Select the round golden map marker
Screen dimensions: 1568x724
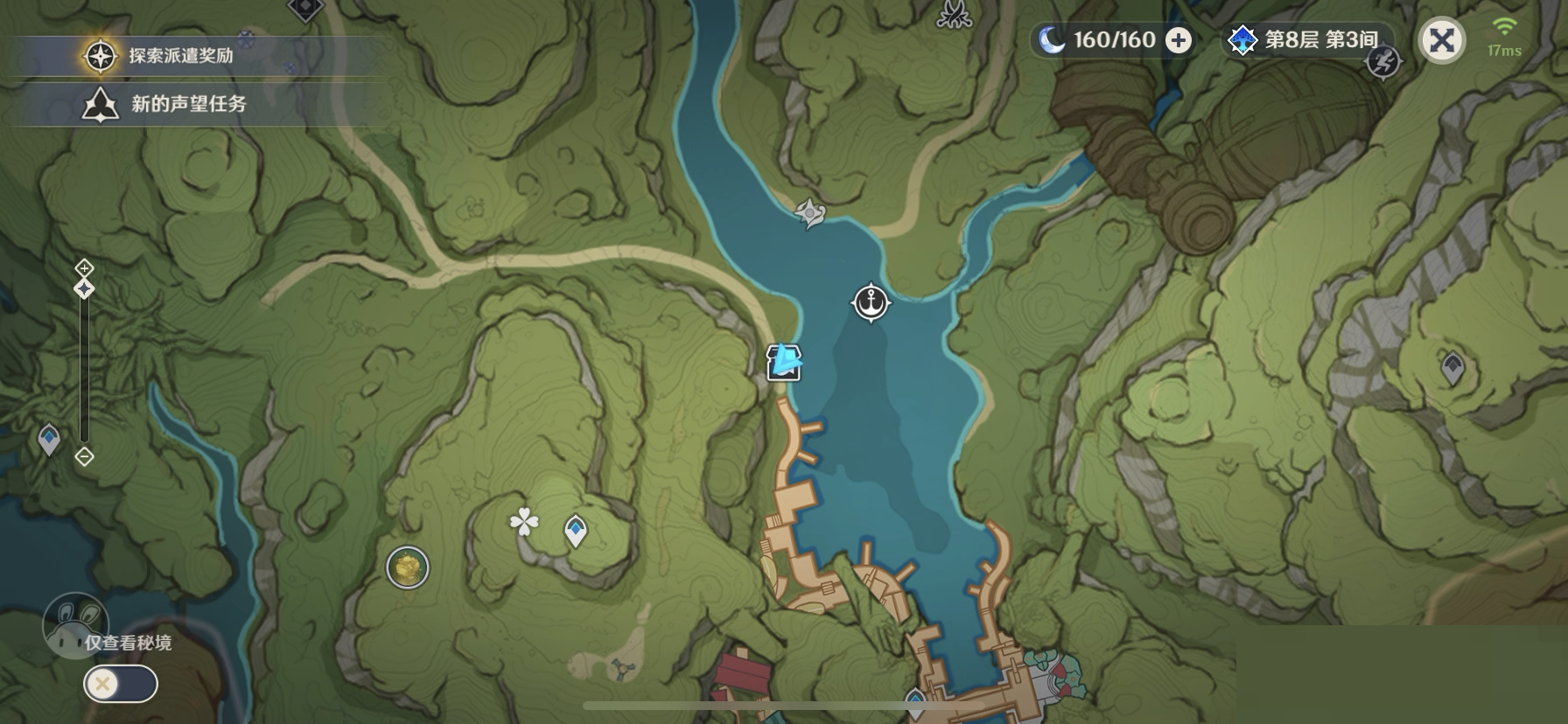point(408,567)
